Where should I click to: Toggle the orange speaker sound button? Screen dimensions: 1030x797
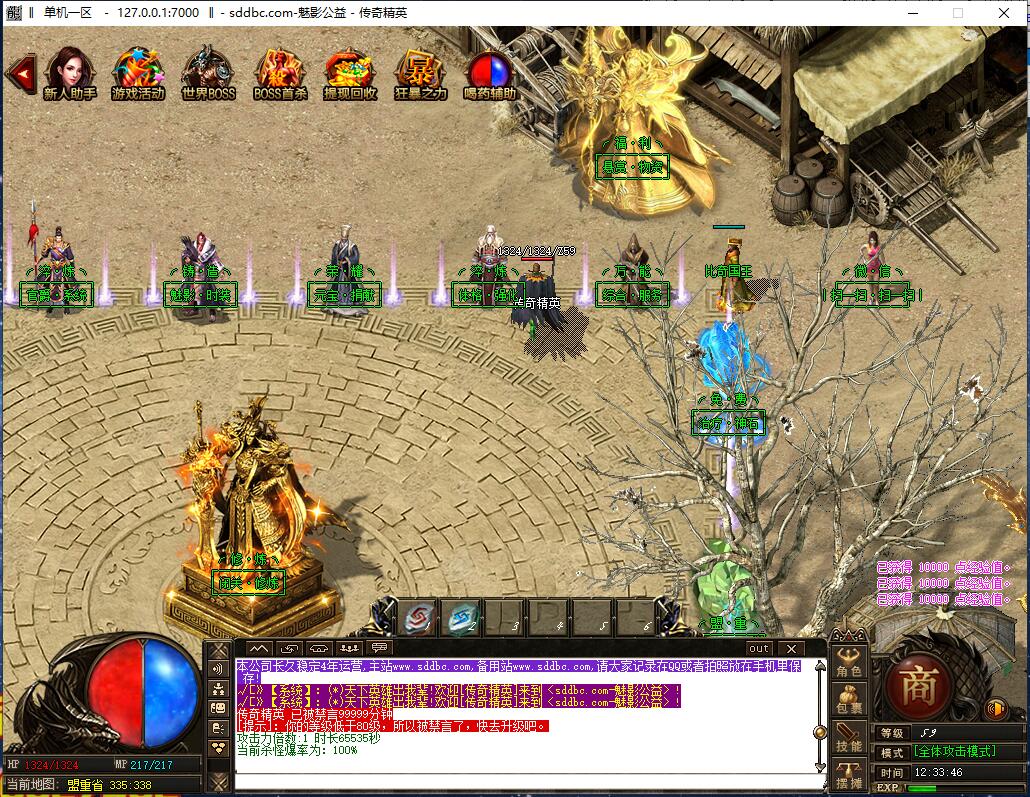[x=995, y=709]
